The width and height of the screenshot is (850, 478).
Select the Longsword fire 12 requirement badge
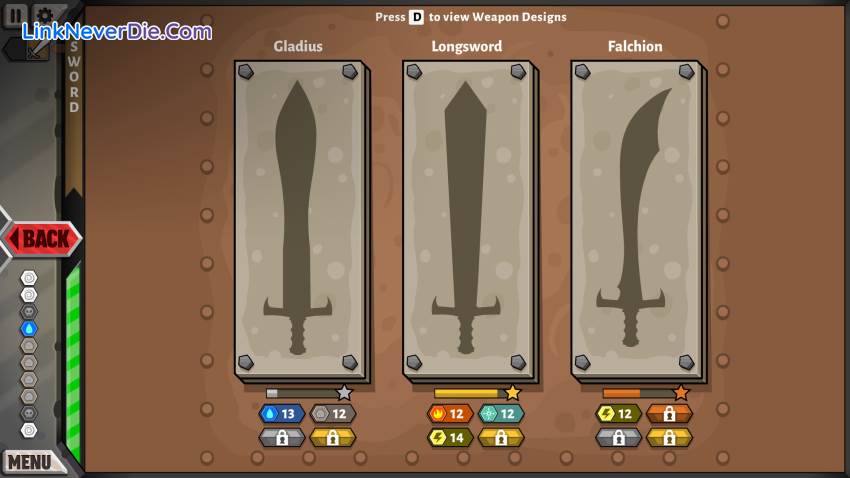pyautogui.click(x=450, y=414)
